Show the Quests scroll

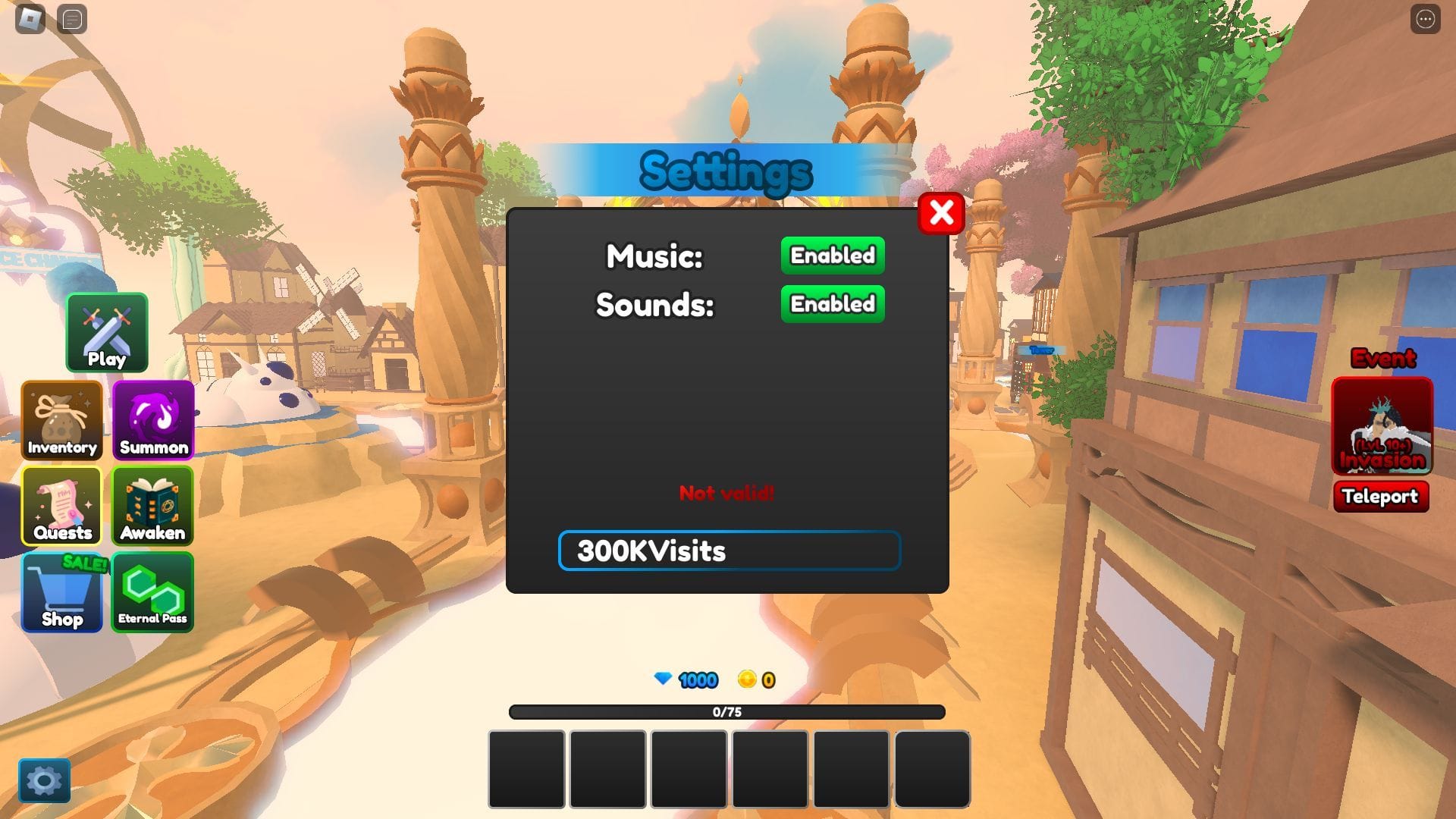tap(62, 506)
